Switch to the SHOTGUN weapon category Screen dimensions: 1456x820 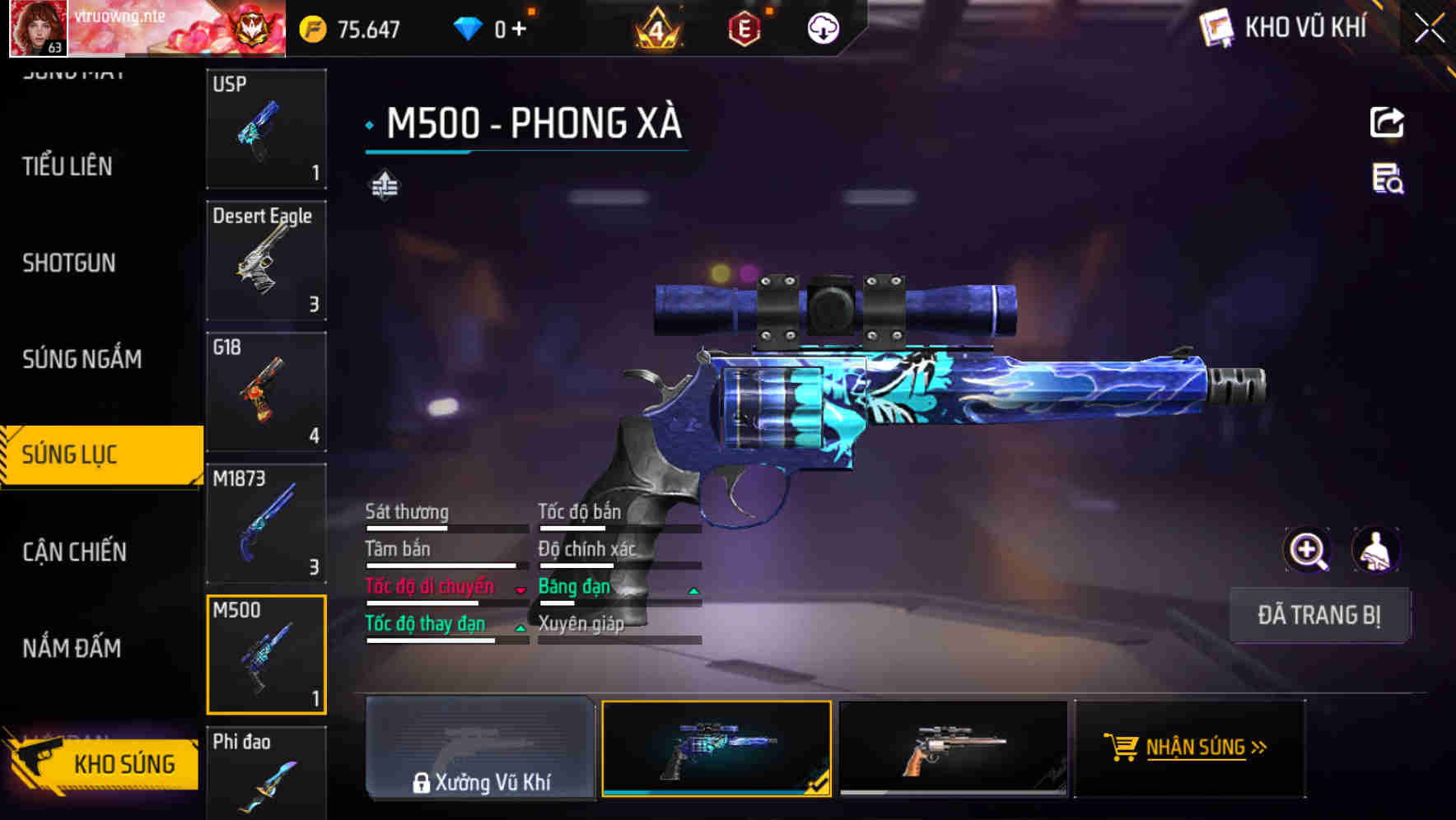pyautogui.click(x=69, y=262)
